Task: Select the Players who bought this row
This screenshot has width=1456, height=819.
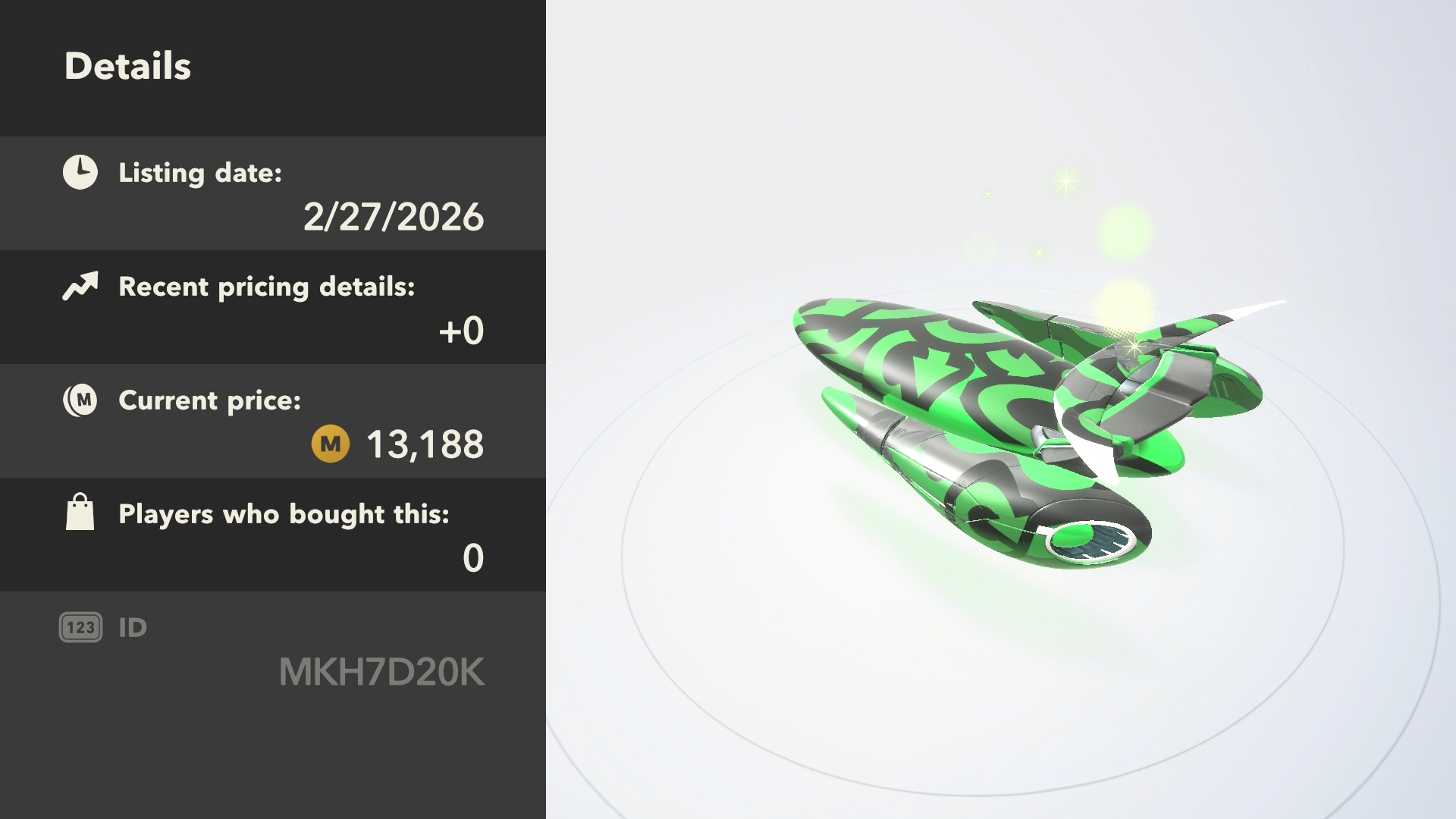Action: pos(273,535)
